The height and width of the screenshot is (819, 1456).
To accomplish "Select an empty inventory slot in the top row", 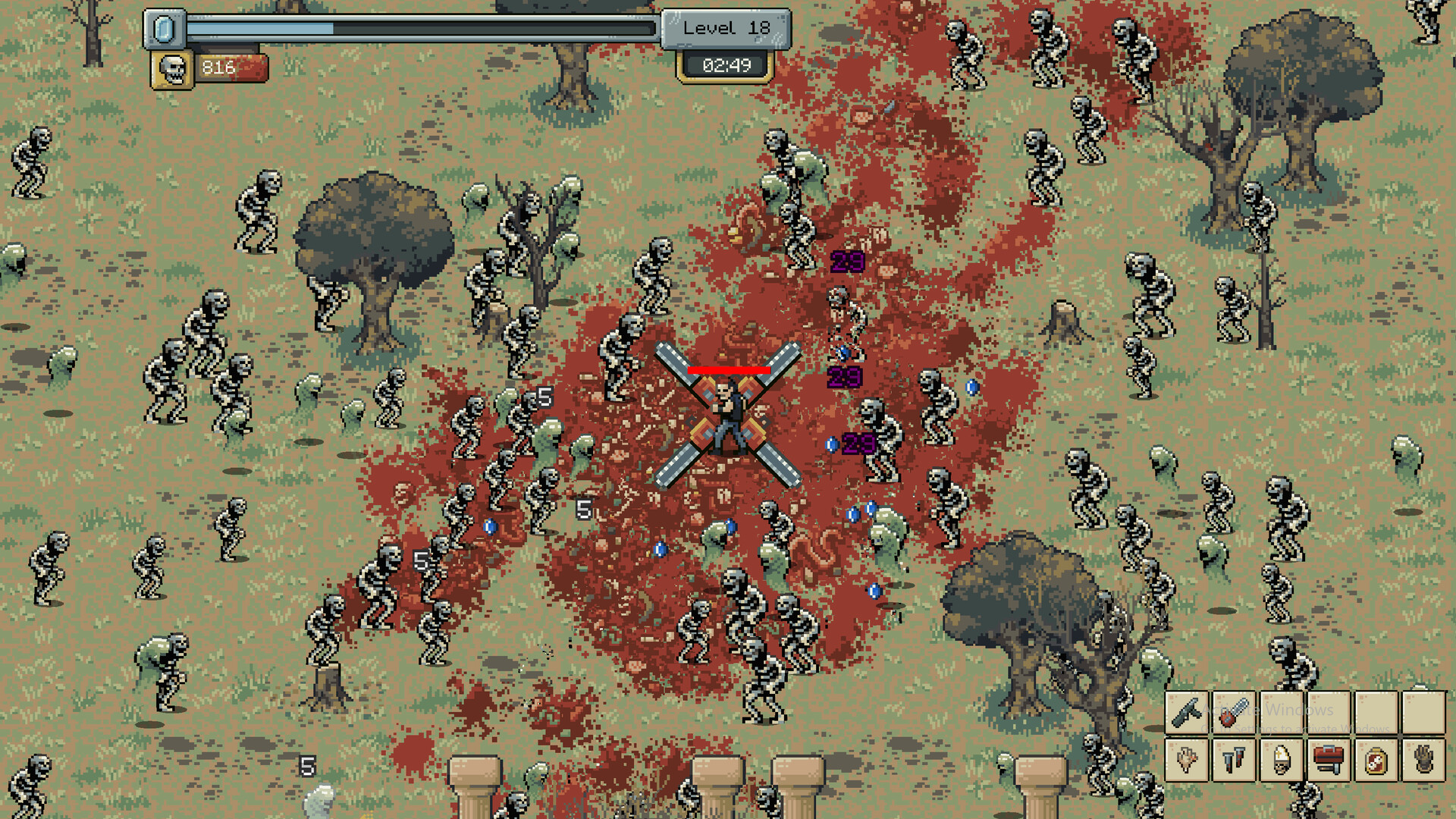I will 1282,714.
